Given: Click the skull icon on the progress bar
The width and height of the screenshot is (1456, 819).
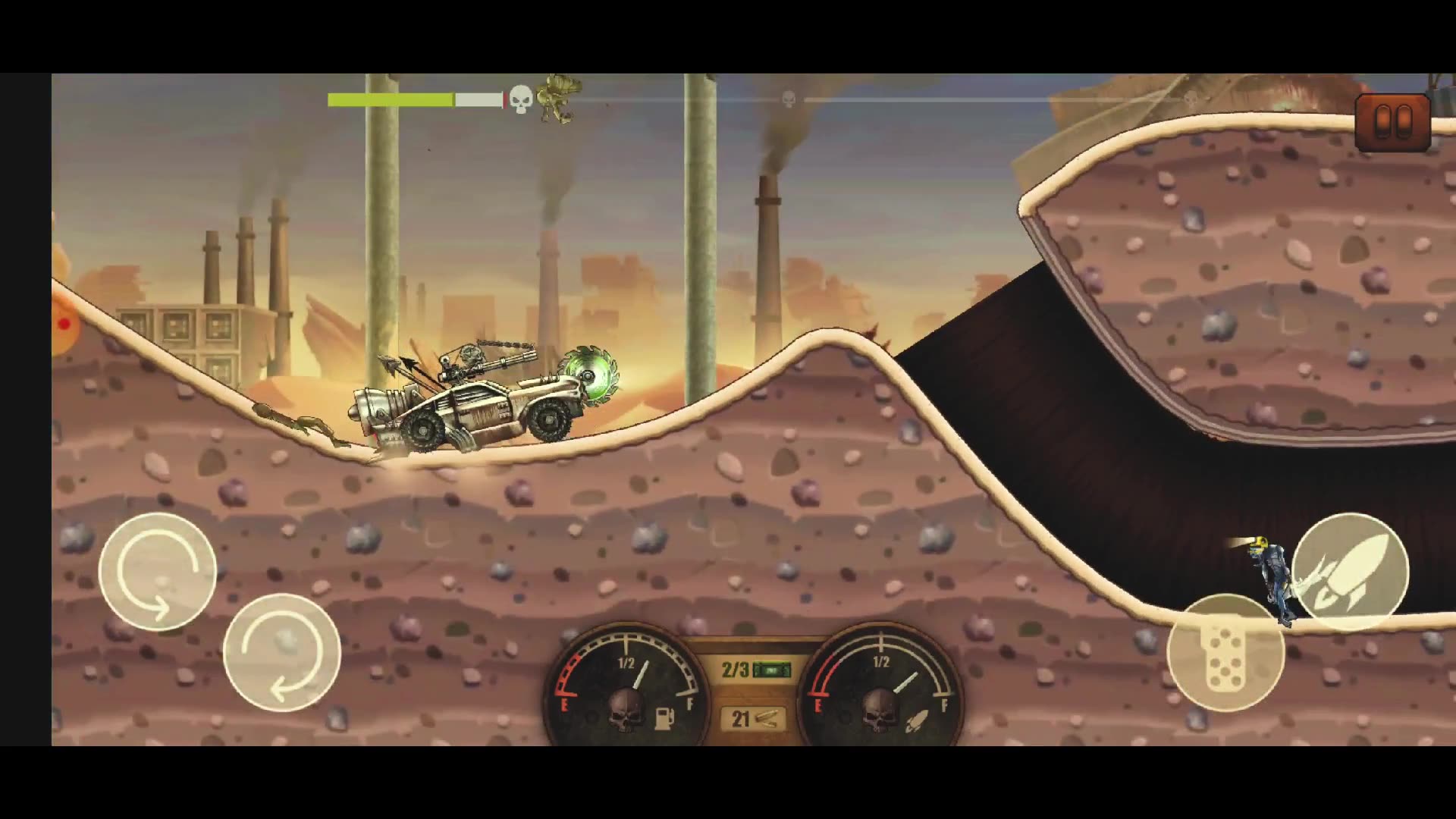Looking at the screenshot, I should [519, 99].
